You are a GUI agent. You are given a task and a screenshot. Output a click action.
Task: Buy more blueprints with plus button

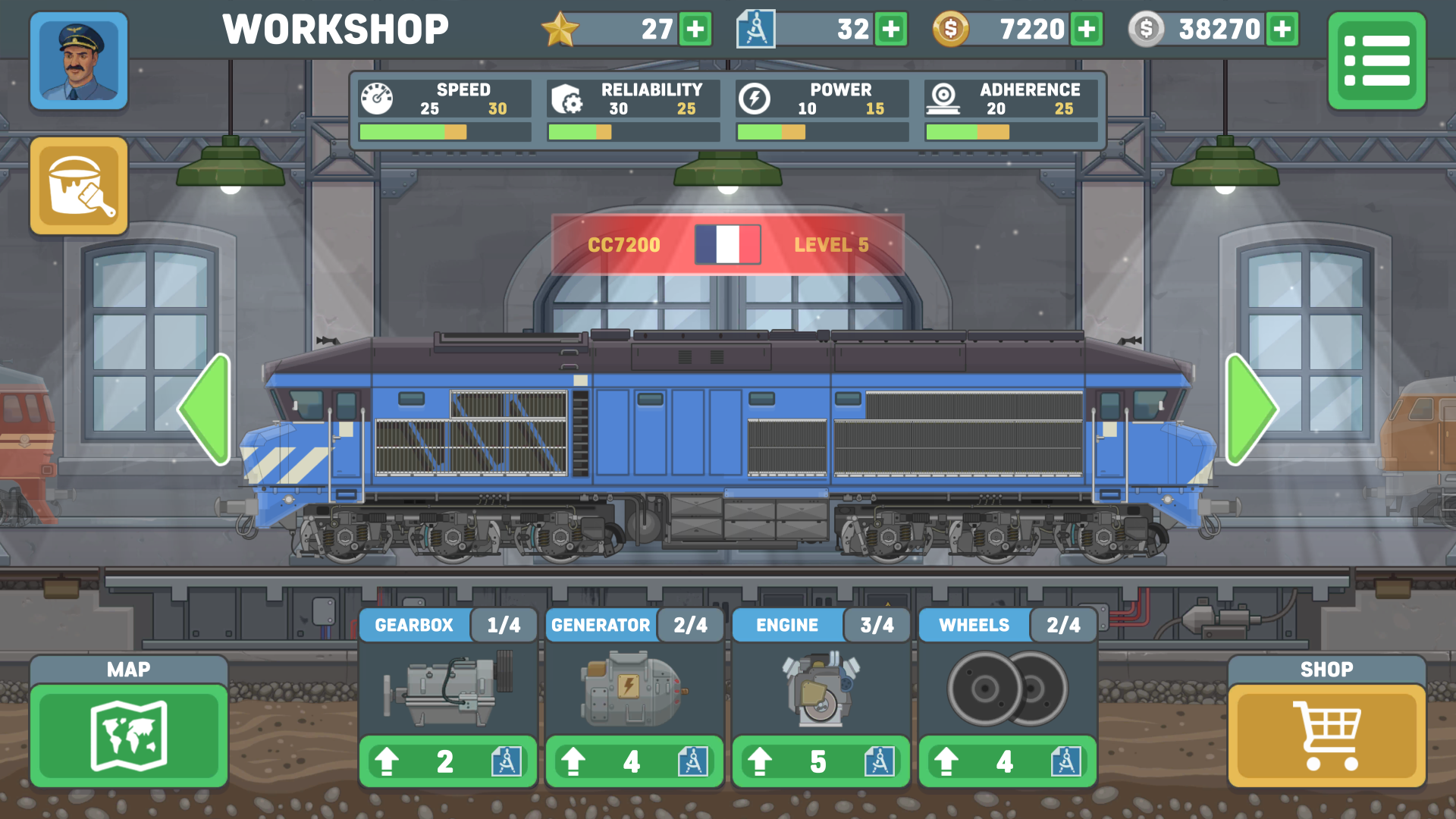pyautogui.click(x=892, y=30)
